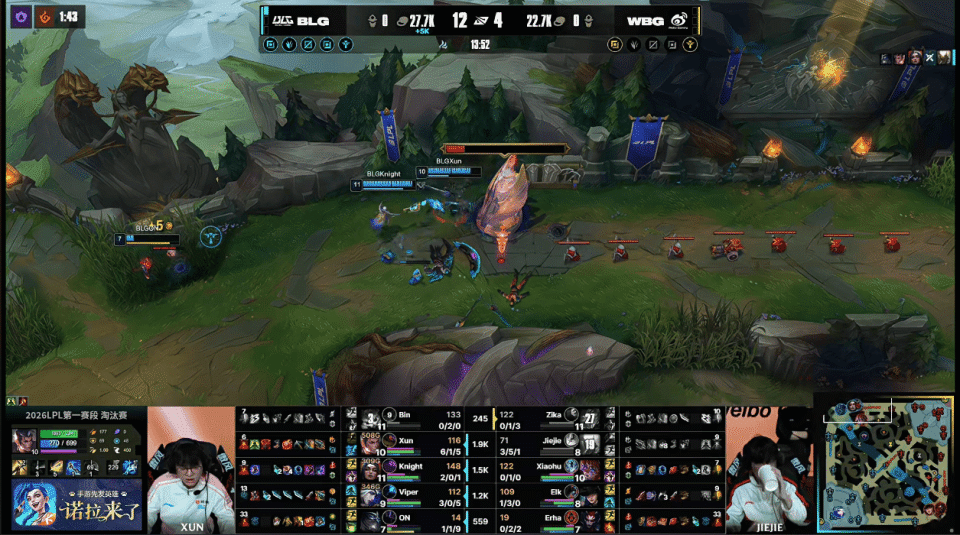Click the purple objective timer icon
Screen dimensions: 960x535
tap(17, 16)
